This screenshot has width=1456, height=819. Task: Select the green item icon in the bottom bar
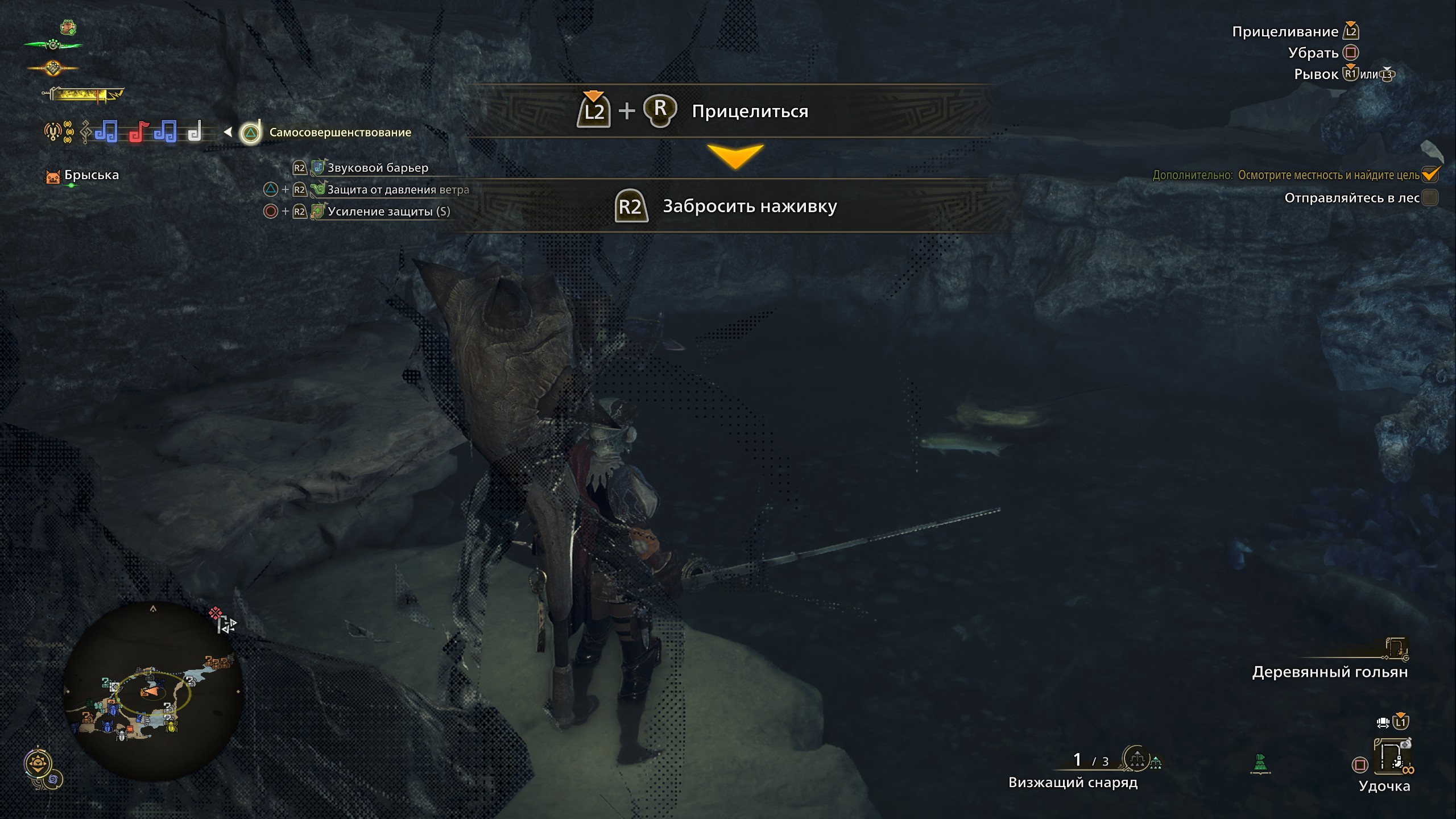pos(1260,764)
